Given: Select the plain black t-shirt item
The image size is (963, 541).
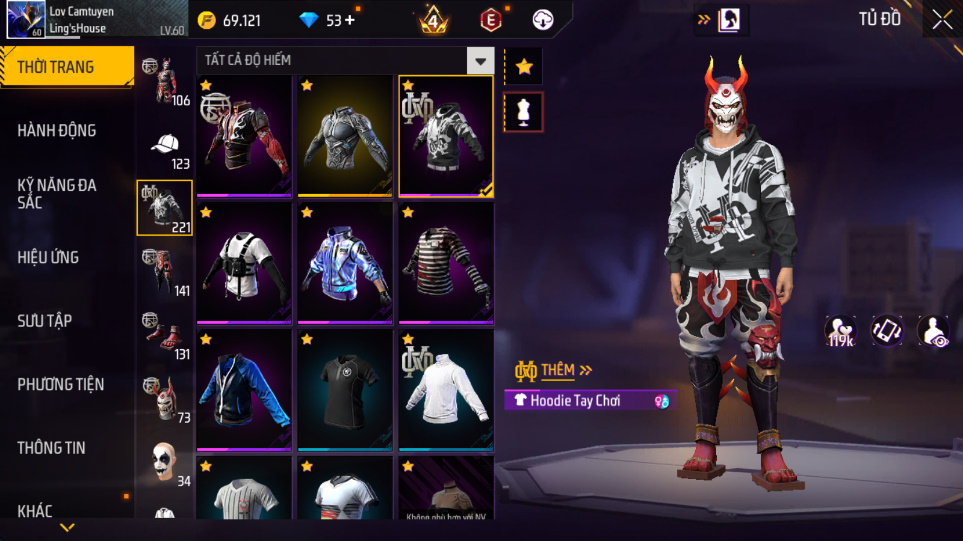Looking at the screenshot, I should (345, 390).
